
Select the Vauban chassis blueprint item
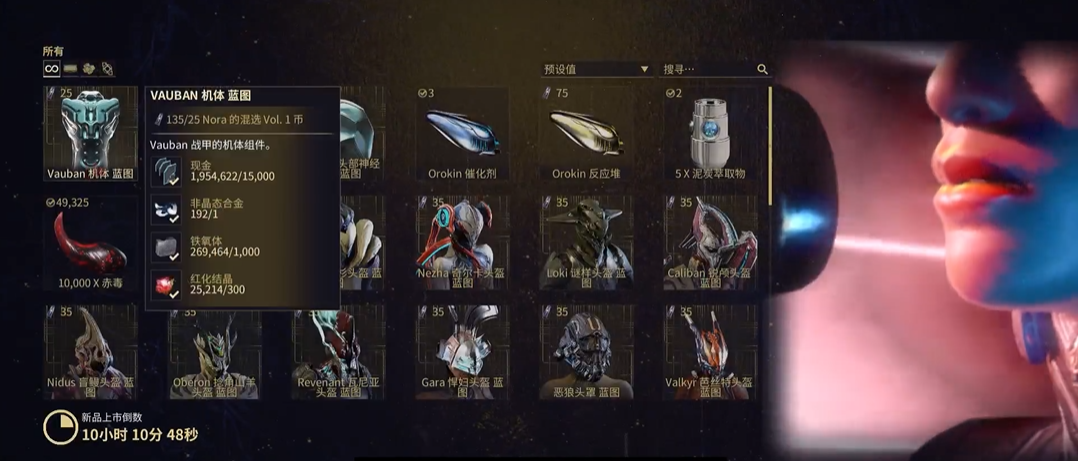[91, 133]
